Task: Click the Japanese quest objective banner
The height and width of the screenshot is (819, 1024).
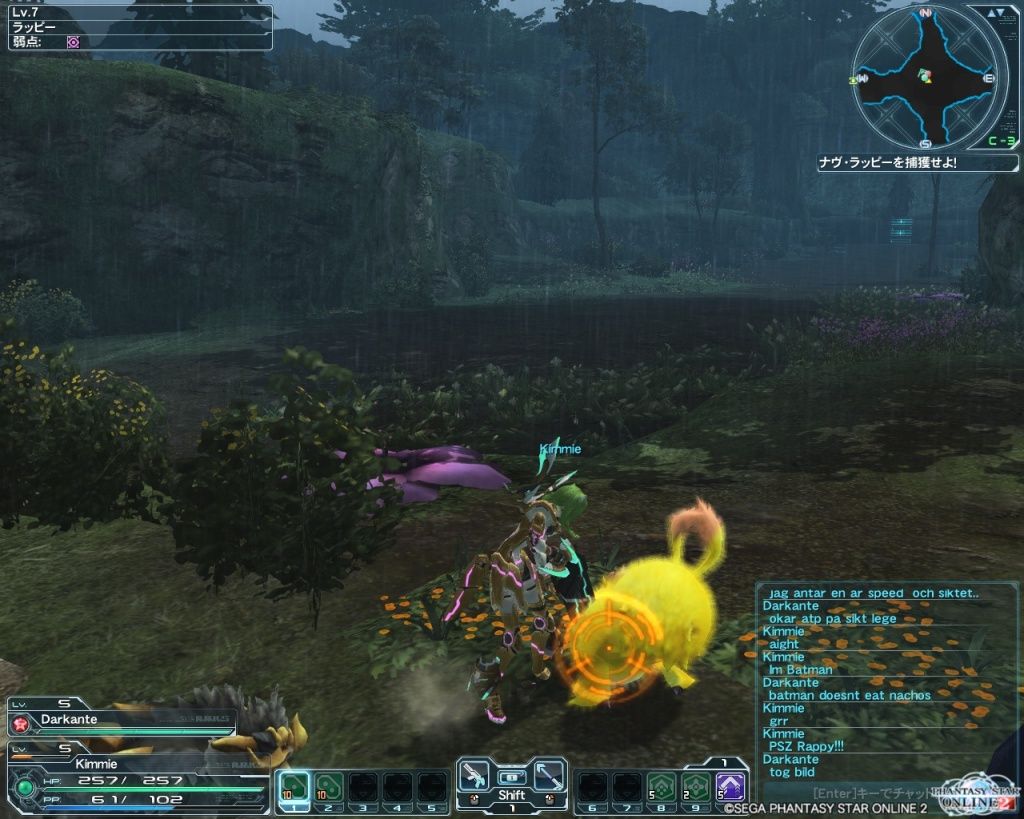Action: [x=915, y=162]
